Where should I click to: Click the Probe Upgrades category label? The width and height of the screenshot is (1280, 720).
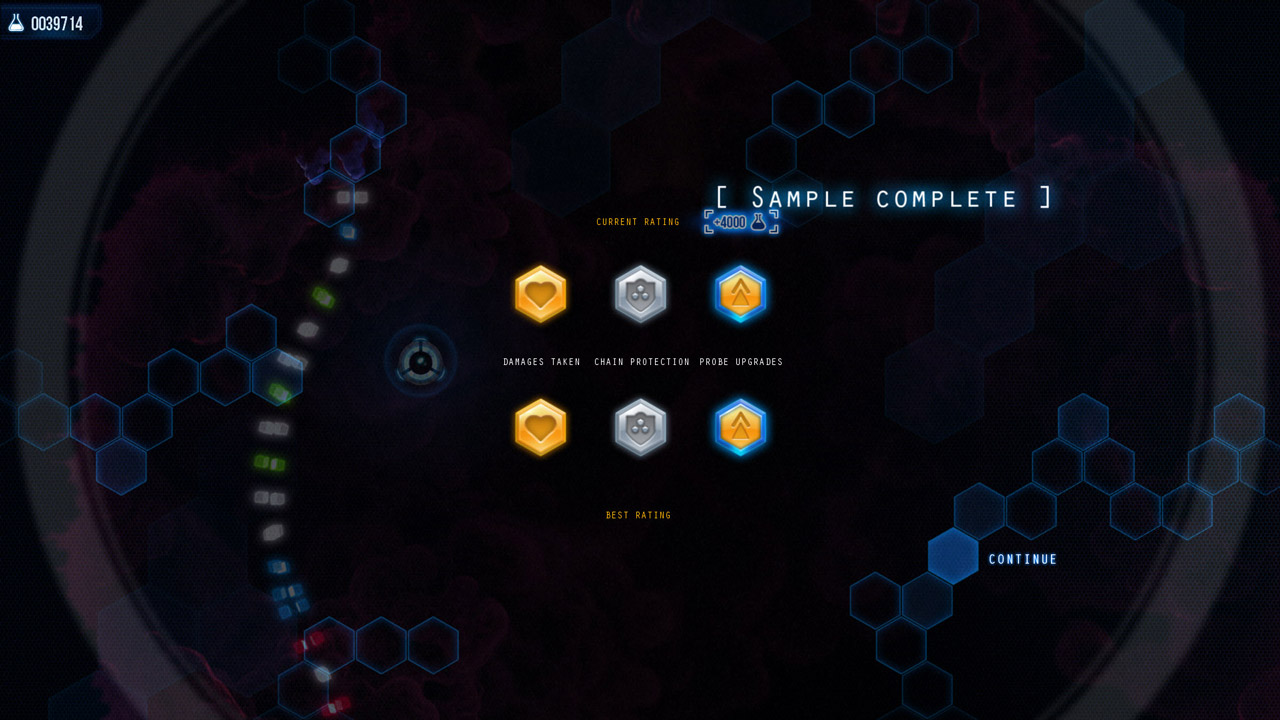pos(741,362)
